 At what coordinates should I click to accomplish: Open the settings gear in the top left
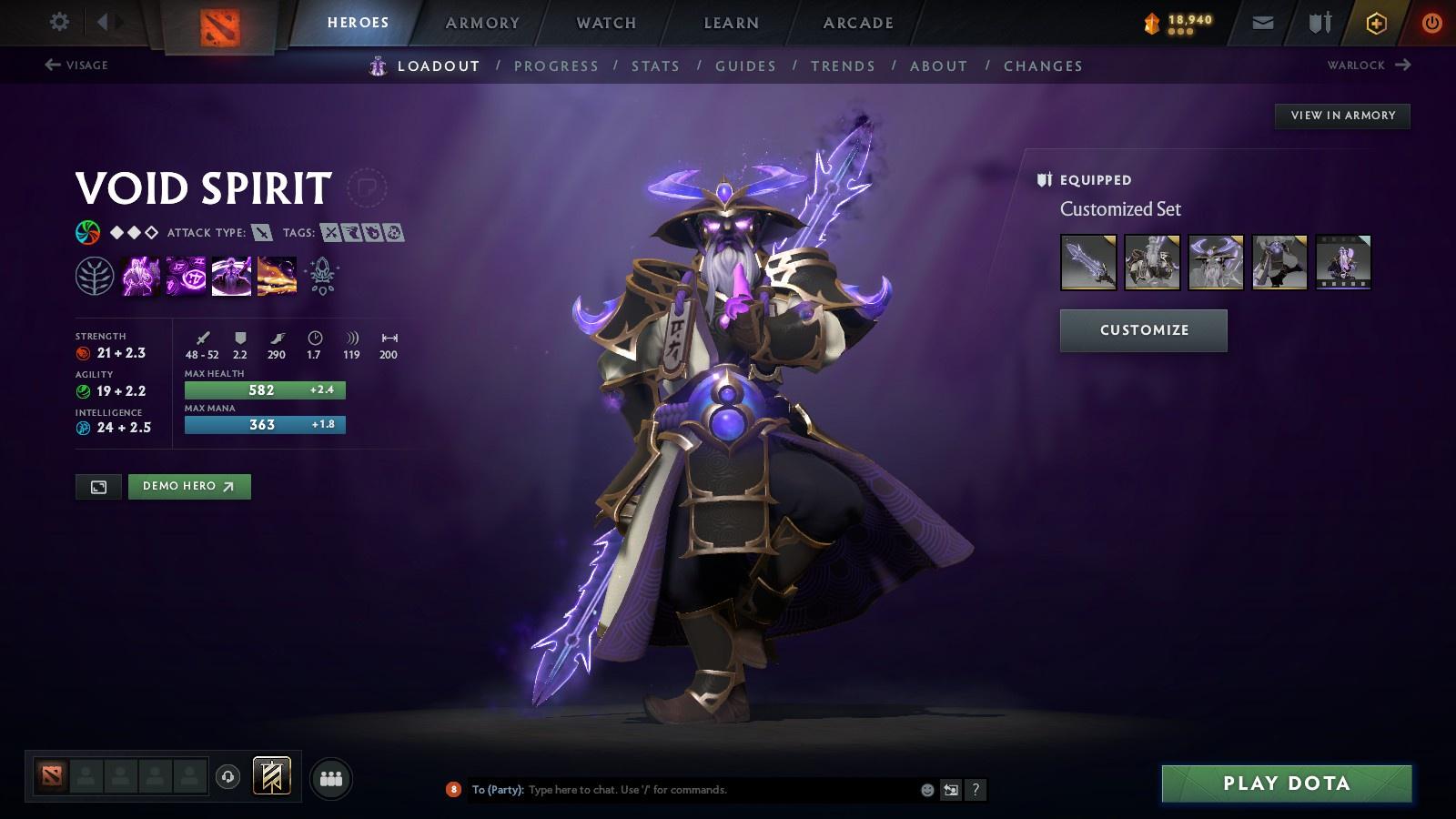[x=59, y=21]
